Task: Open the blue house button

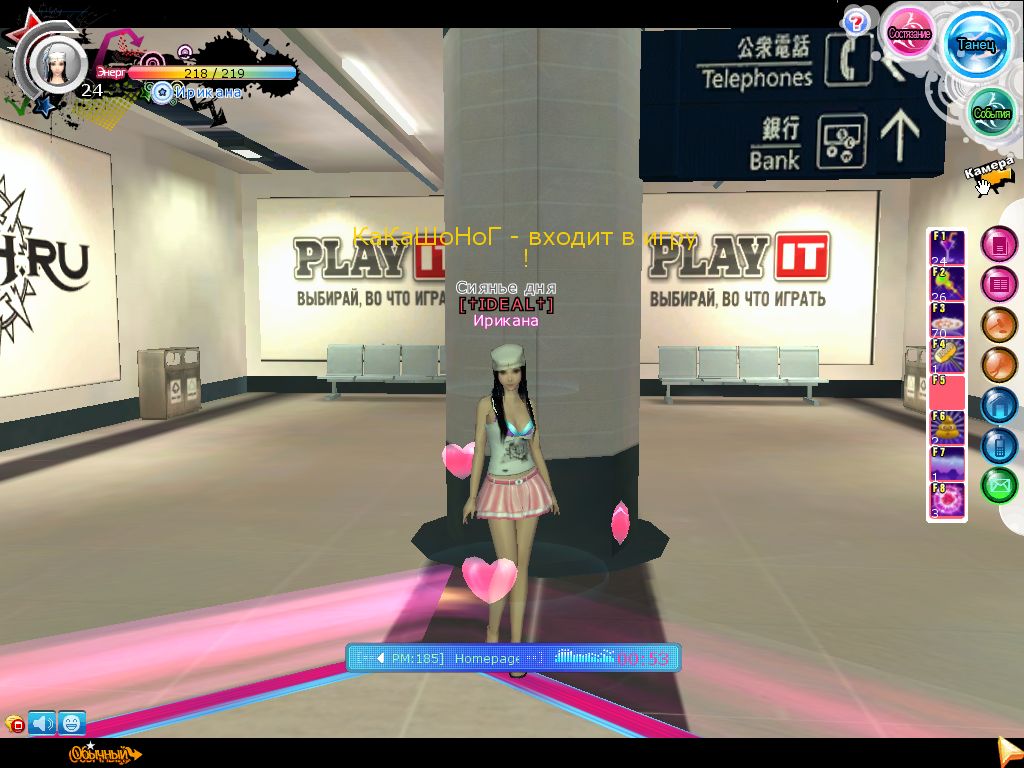Action: 998,405
